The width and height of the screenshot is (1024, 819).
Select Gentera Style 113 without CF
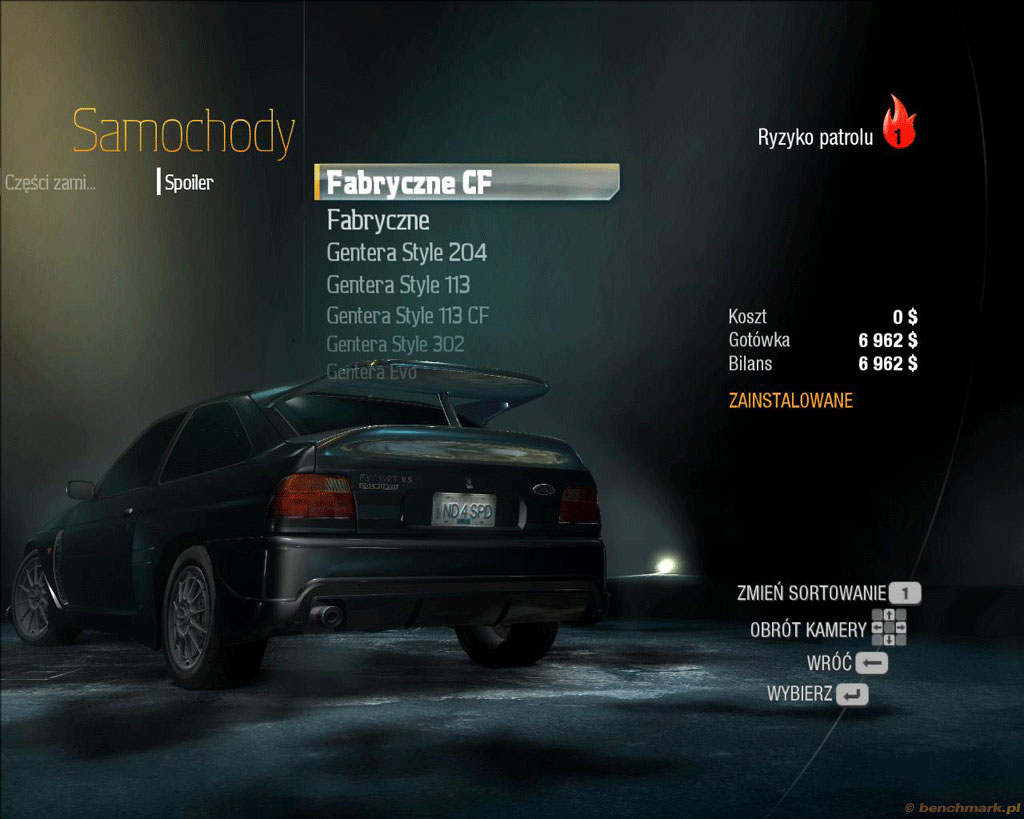(398, 285)
